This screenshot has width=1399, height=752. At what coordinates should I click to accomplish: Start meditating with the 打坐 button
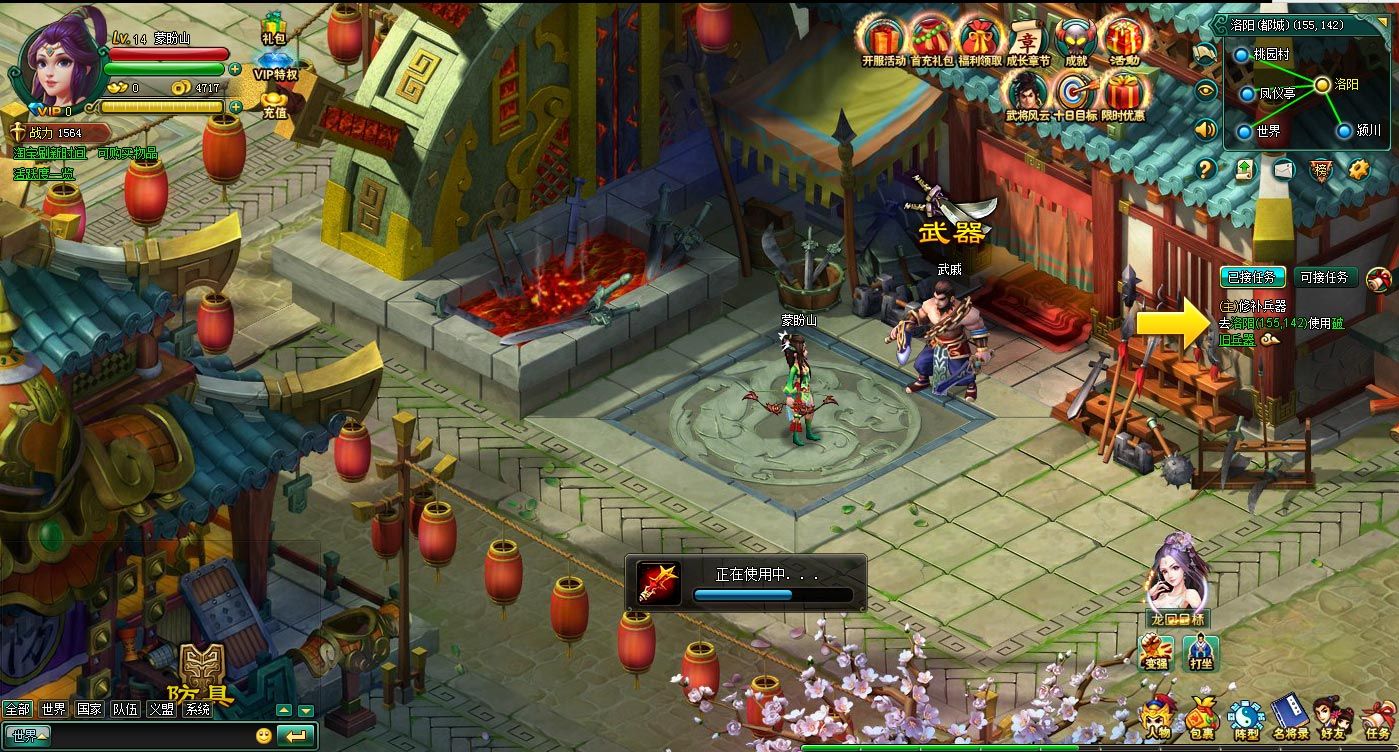(1199, 653)
